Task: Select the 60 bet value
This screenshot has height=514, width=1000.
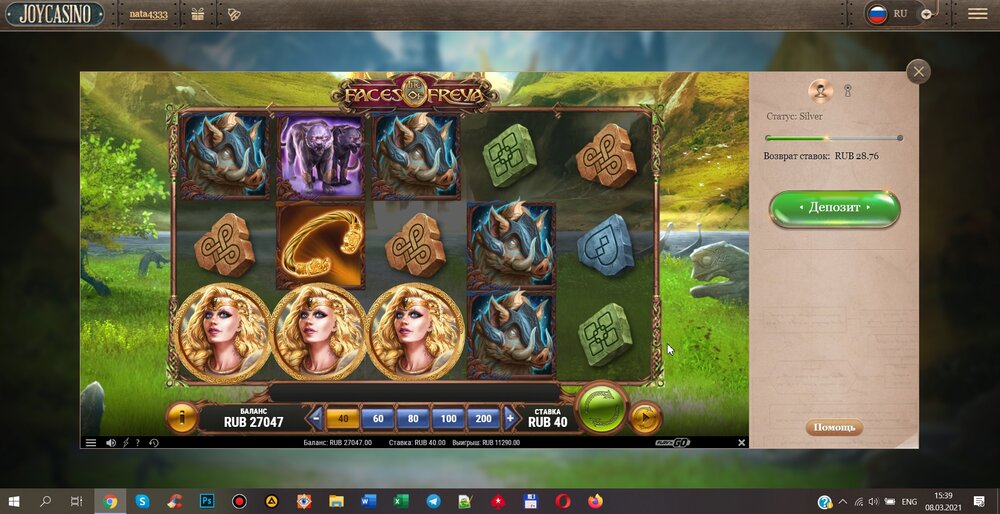Action: (x=378, y=418)
